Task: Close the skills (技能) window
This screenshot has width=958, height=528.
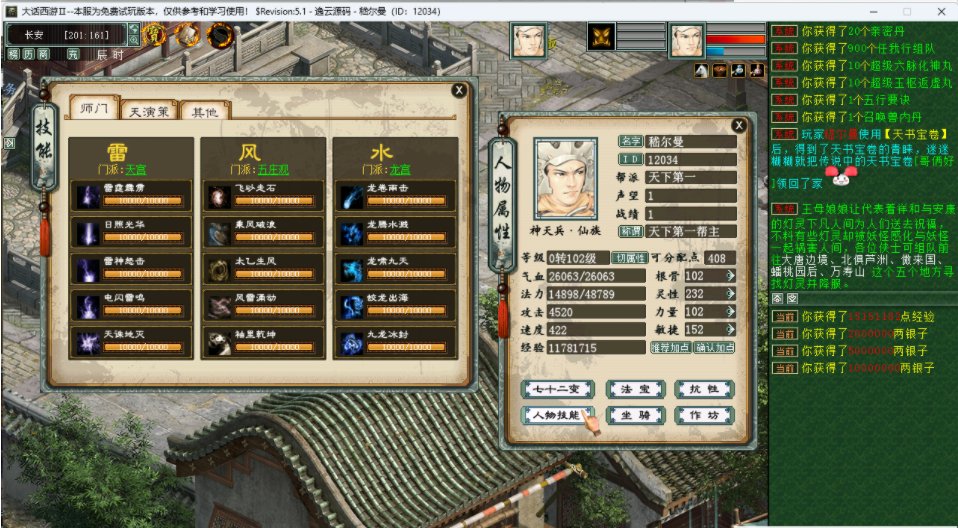Action: [x=459, y=90]
